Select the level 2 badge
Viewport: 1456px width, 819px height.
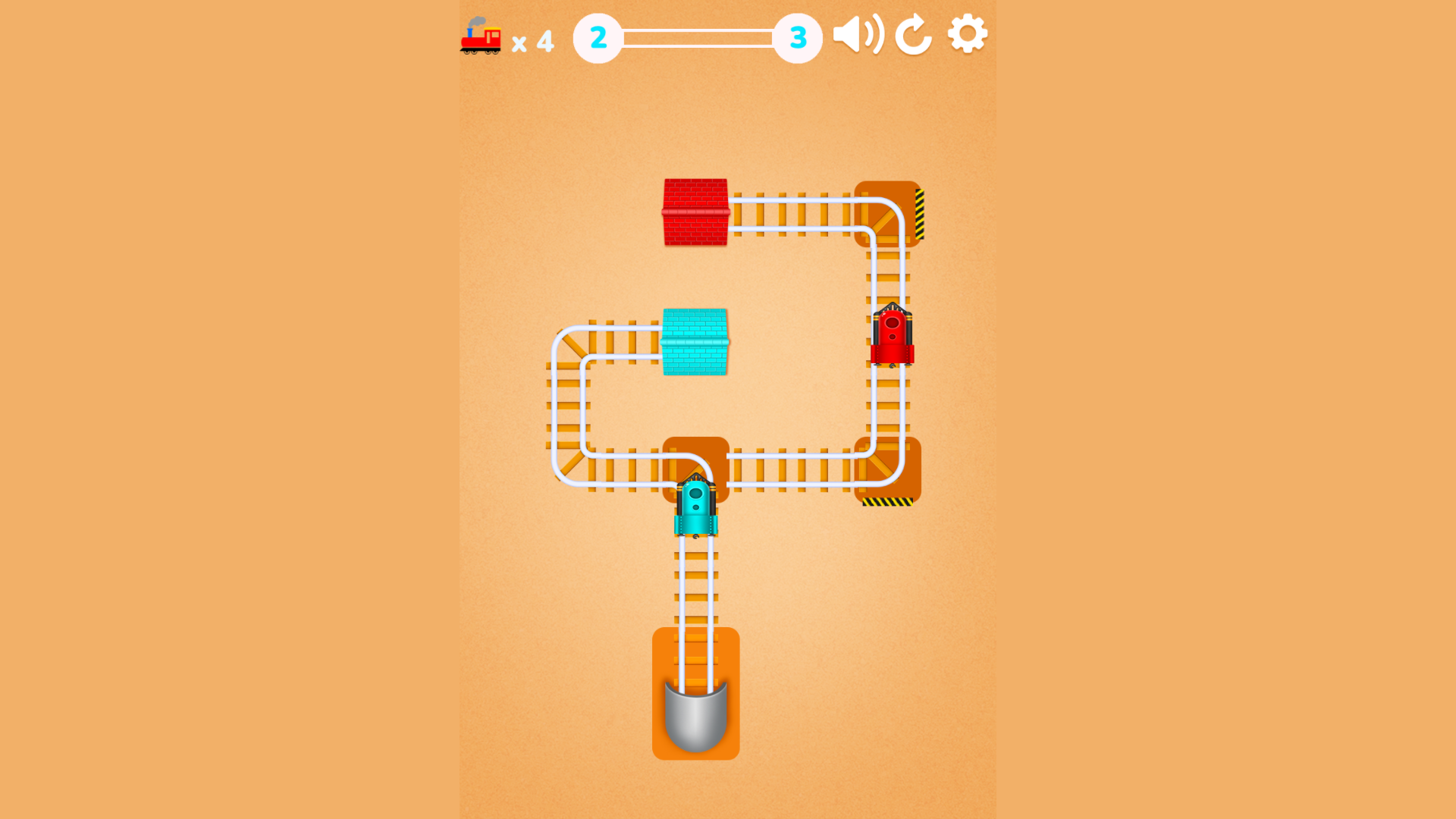click(x=598, y=36)
